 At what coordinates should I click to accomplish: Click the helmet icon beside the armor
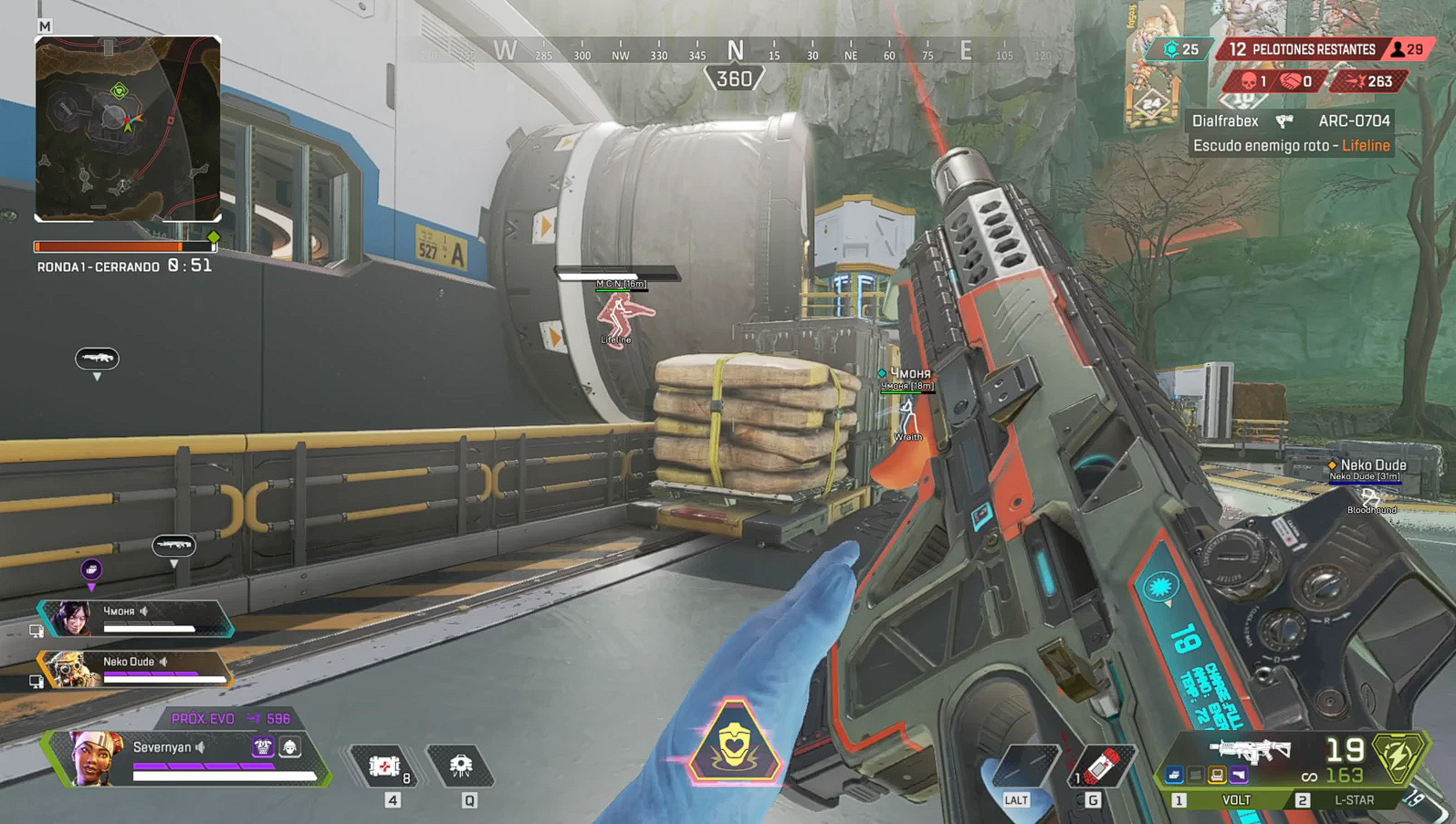pos(290,747)
